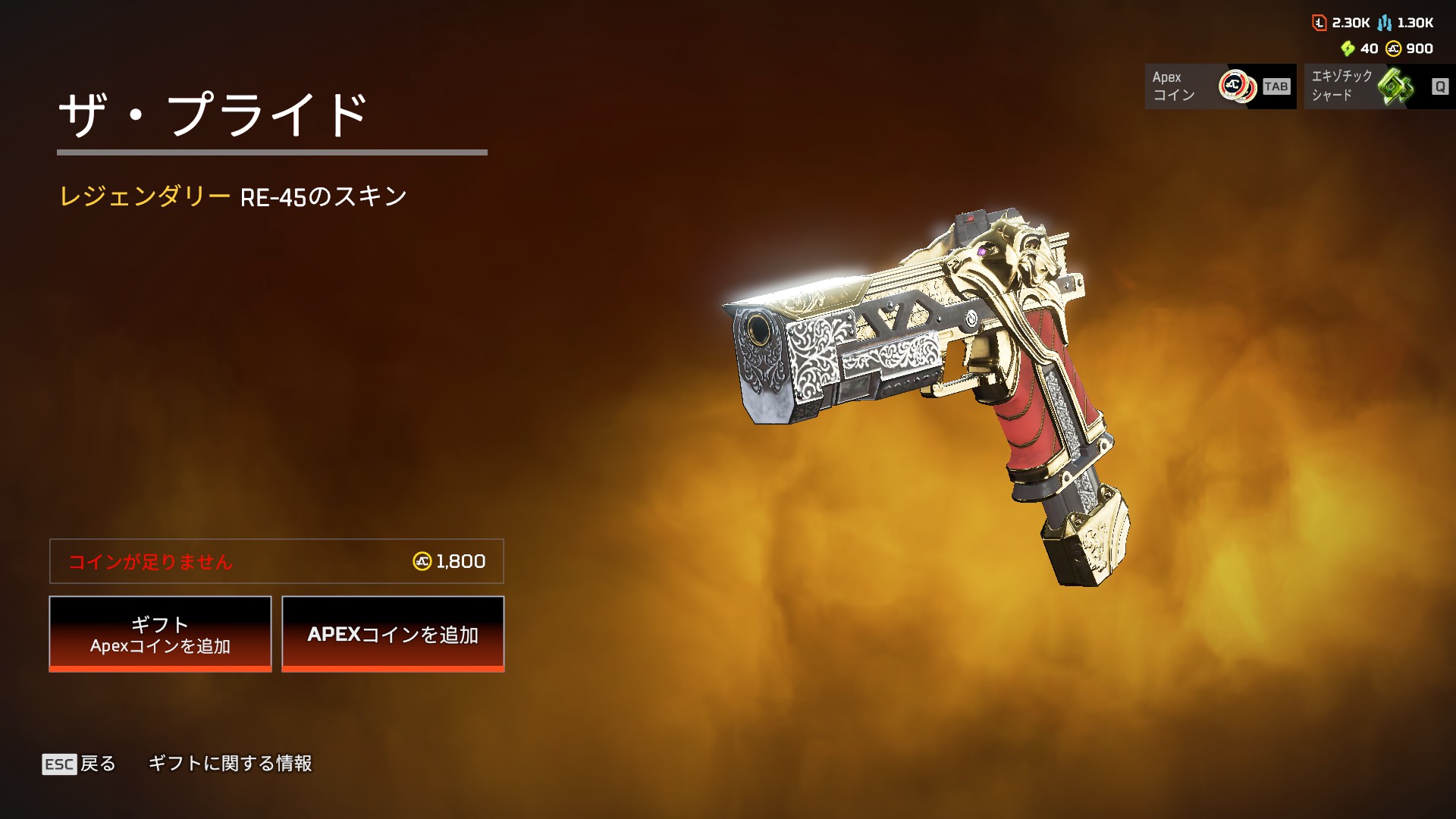The height and width of the screenshot is (819, 1456).
Task: Click the ギフト Apexコインを追加 button
Action: tap(160, 634)
